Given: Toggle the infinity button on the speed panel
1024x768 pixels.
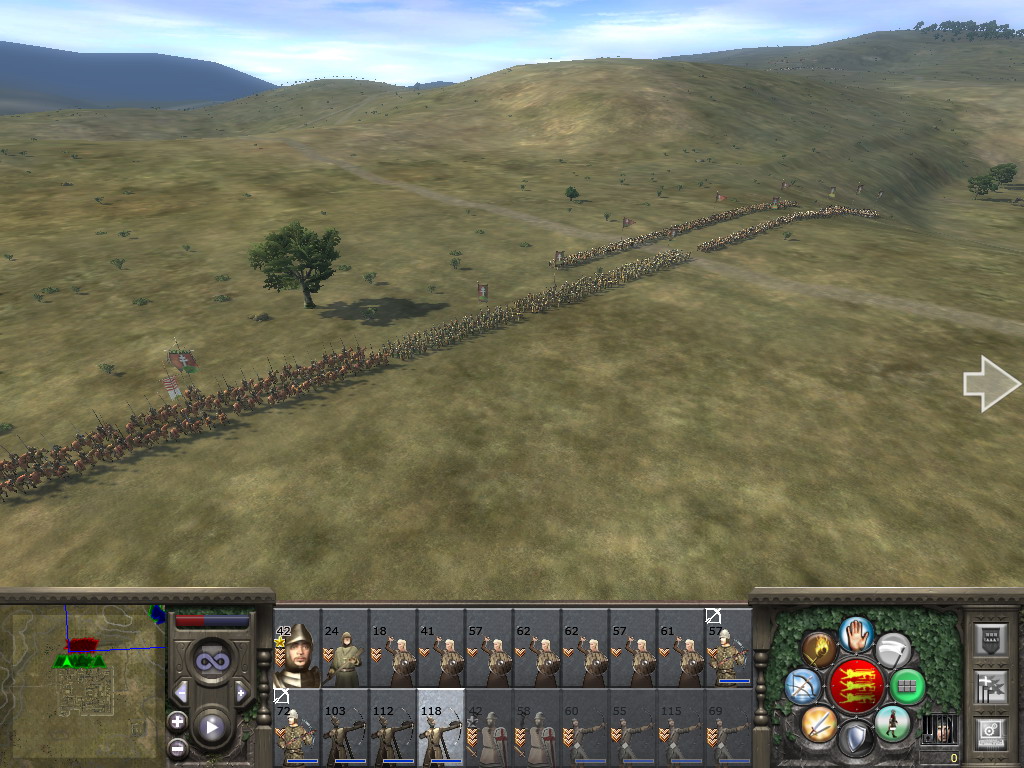Looking at the screenshot, I should point(211,660).
